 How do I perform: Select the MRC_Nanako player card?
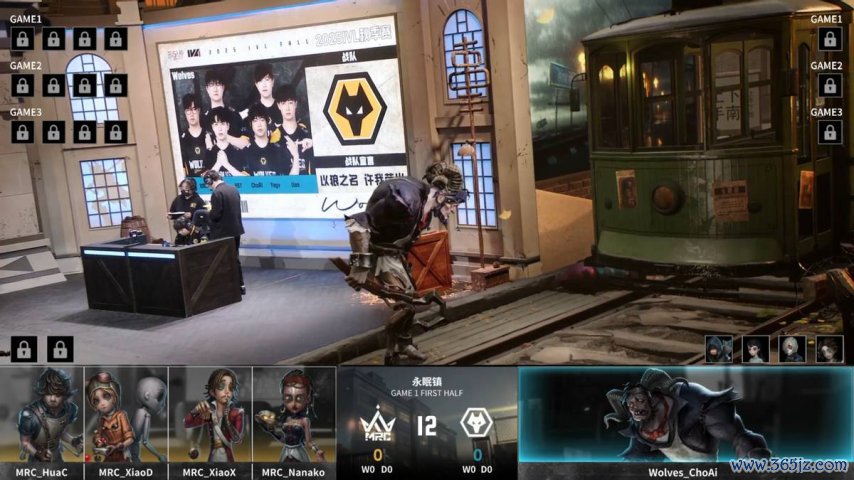(x=294, y=419)
